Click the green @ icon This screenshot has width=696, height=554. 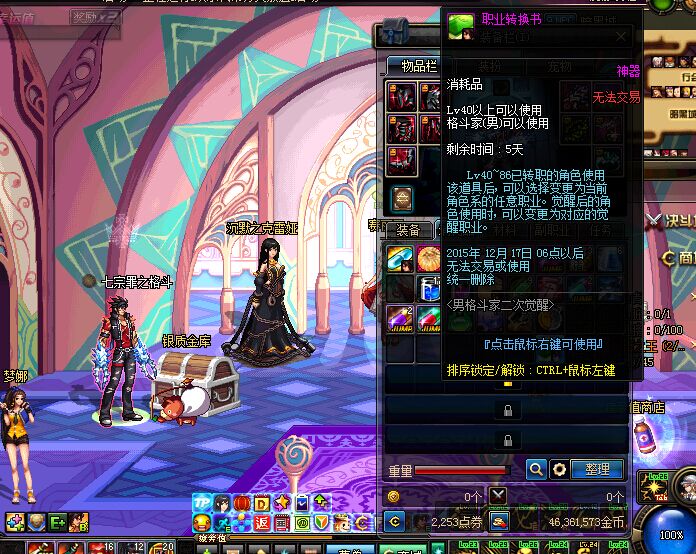click(x=302, y=522)
